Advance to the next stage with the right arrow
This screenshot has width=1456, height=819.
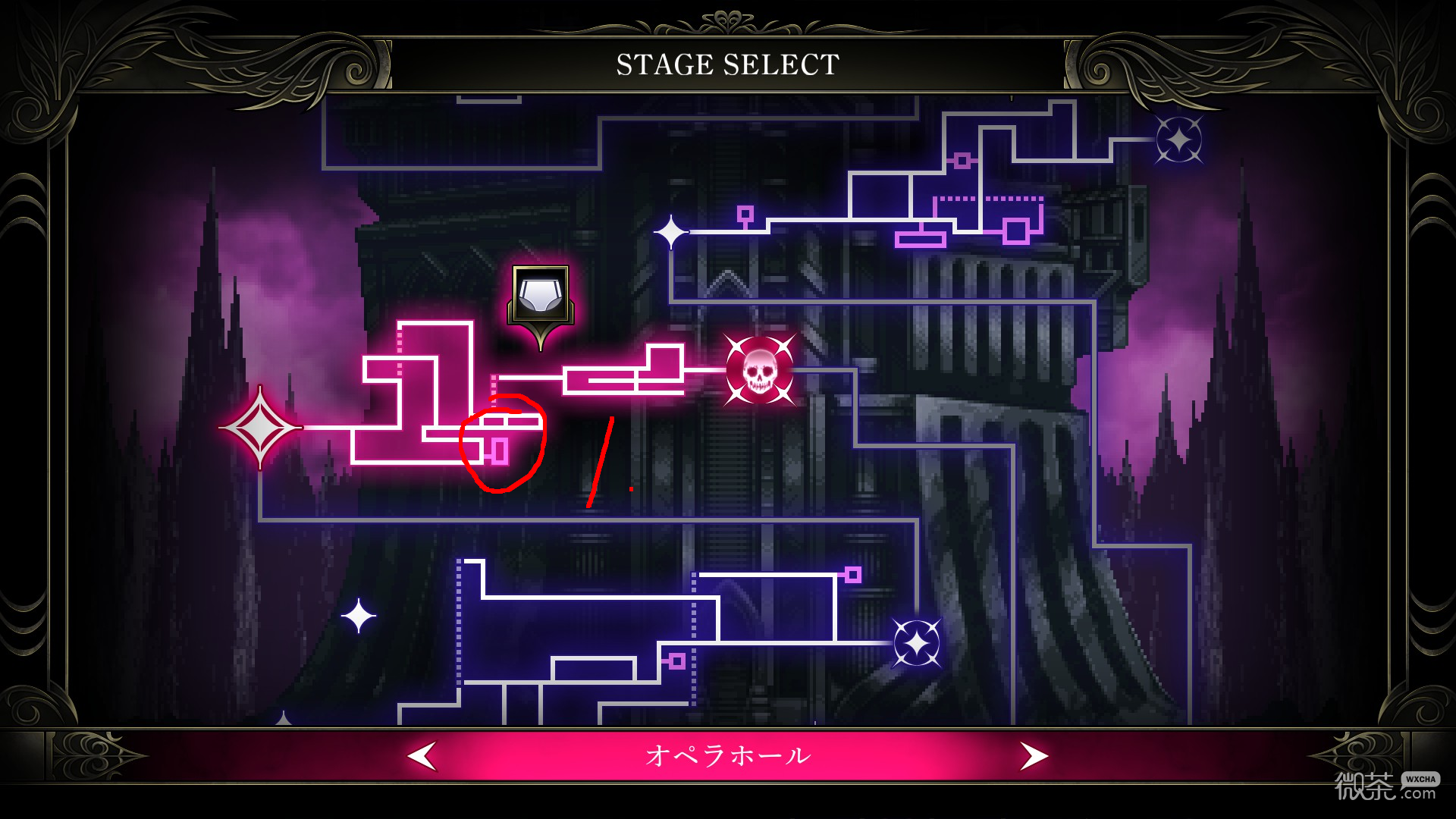coord(1035,755)
